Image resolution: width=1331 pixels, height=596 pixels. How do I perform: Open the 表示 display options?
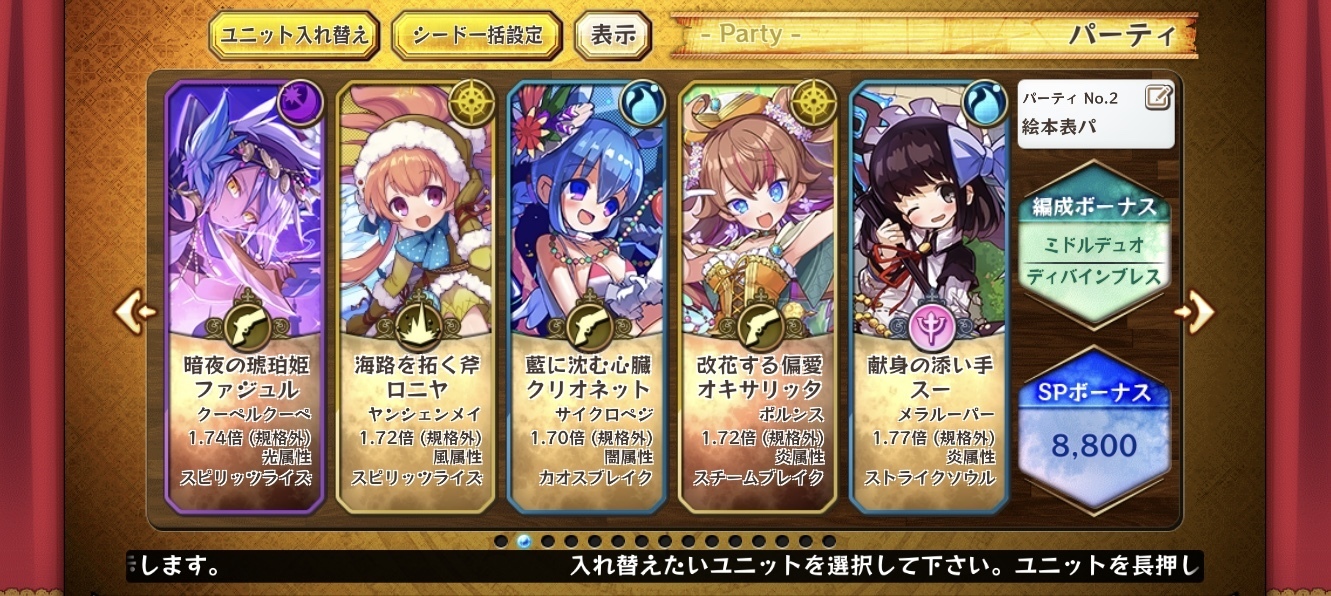[x=613, y=37]
